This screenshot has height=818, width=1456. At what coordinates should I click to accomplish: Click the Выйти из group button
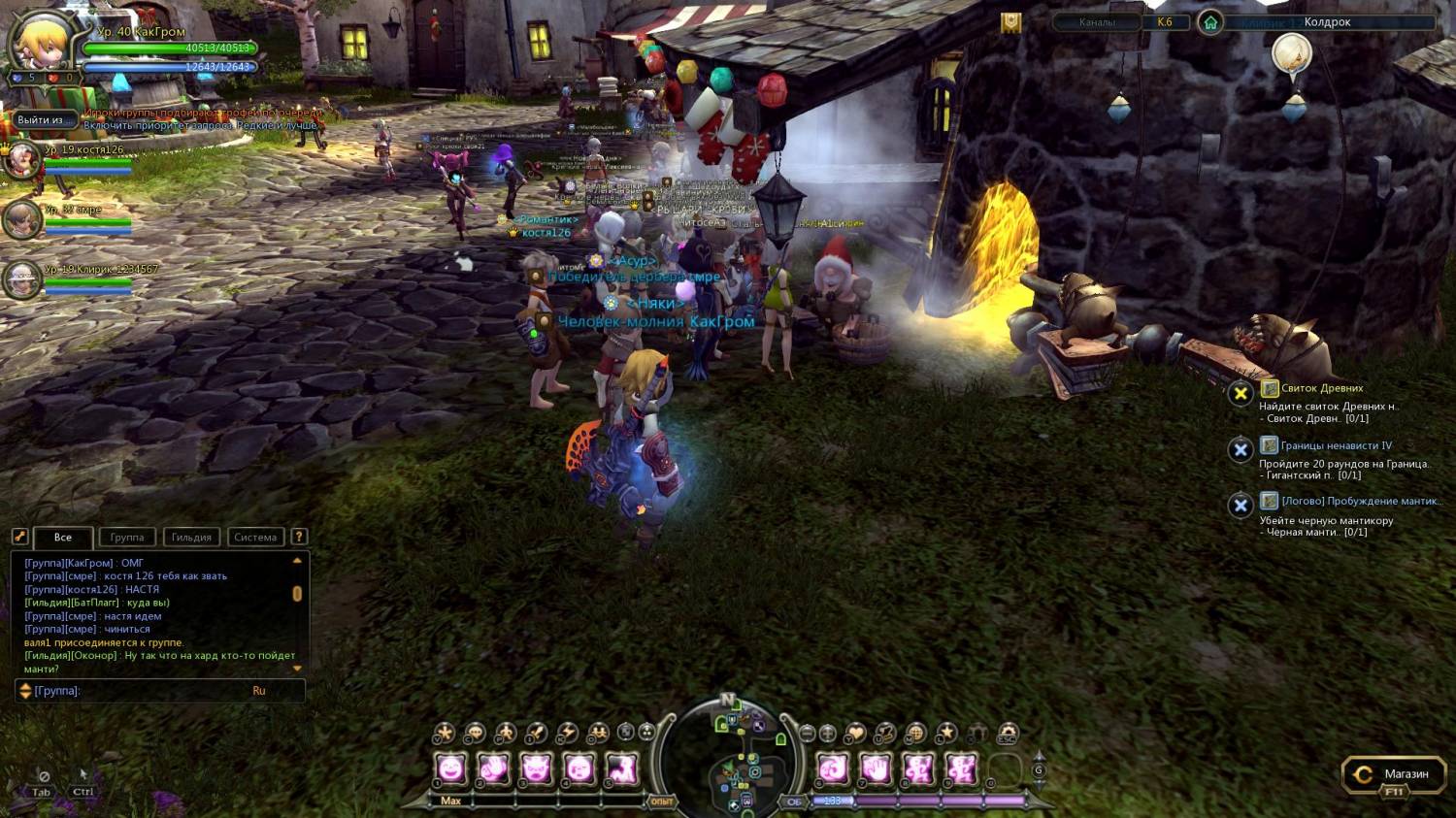point(40,120)
